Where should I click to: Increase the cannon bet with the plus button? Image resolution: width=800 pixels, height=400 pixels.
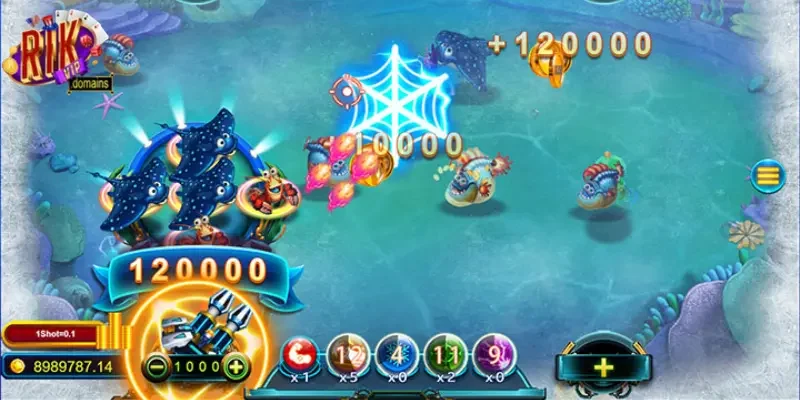tap(236, 366)
